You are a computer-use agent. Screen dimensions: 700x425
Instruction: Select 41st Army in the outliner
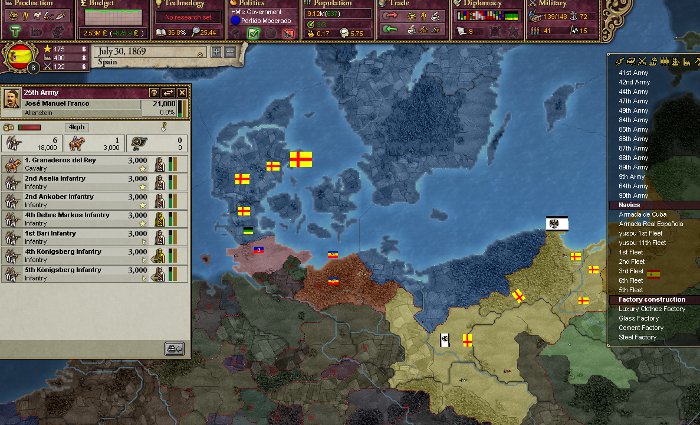632,73
